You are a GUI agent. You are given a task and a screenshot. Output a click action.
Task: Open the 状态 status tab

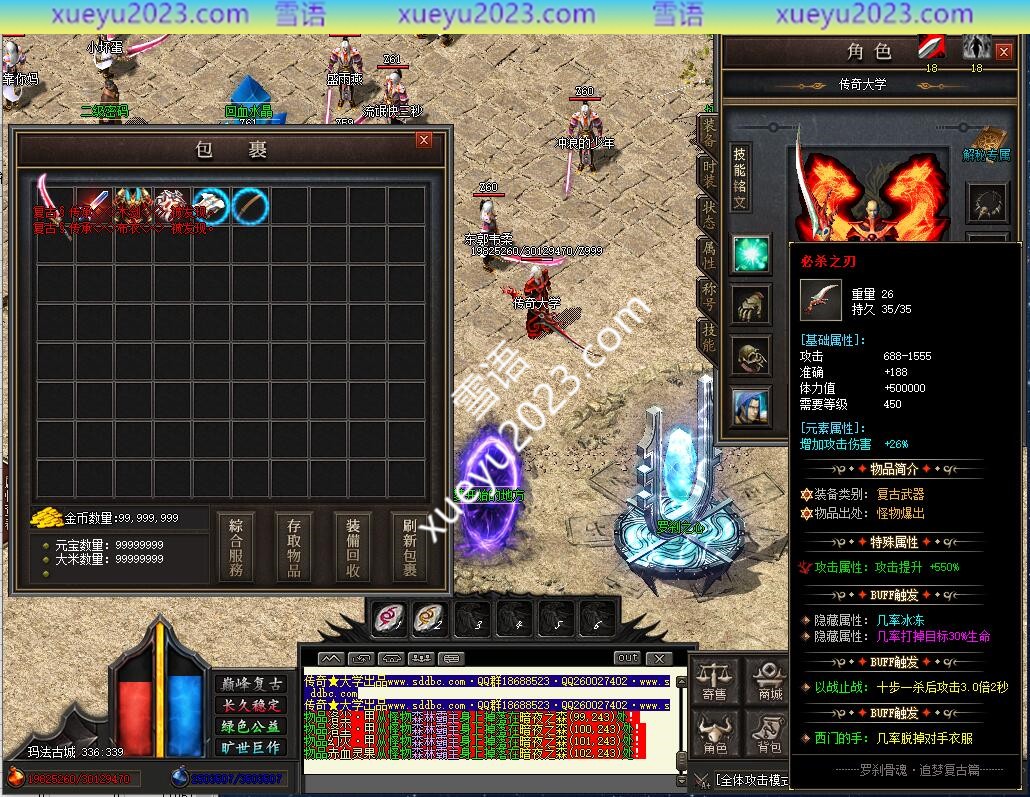(708, 216)
